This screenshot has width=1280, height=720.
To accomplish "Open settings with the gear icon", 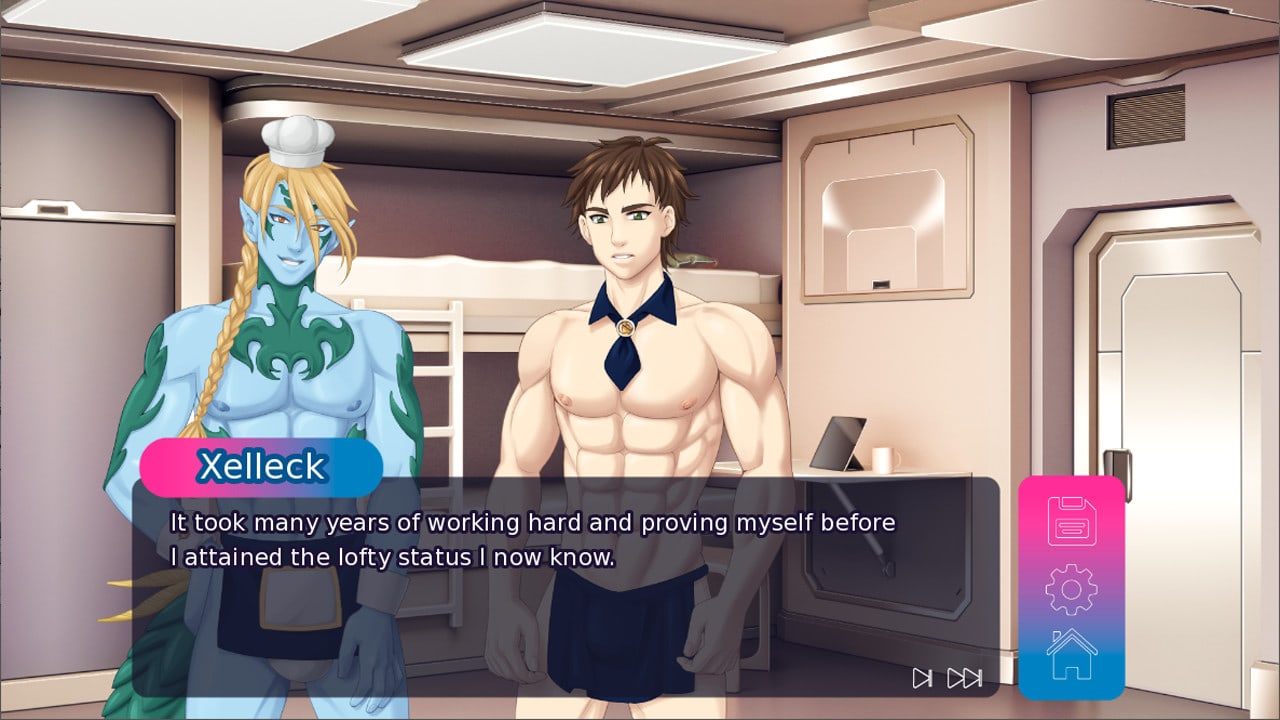I will tap(1071, 589).
